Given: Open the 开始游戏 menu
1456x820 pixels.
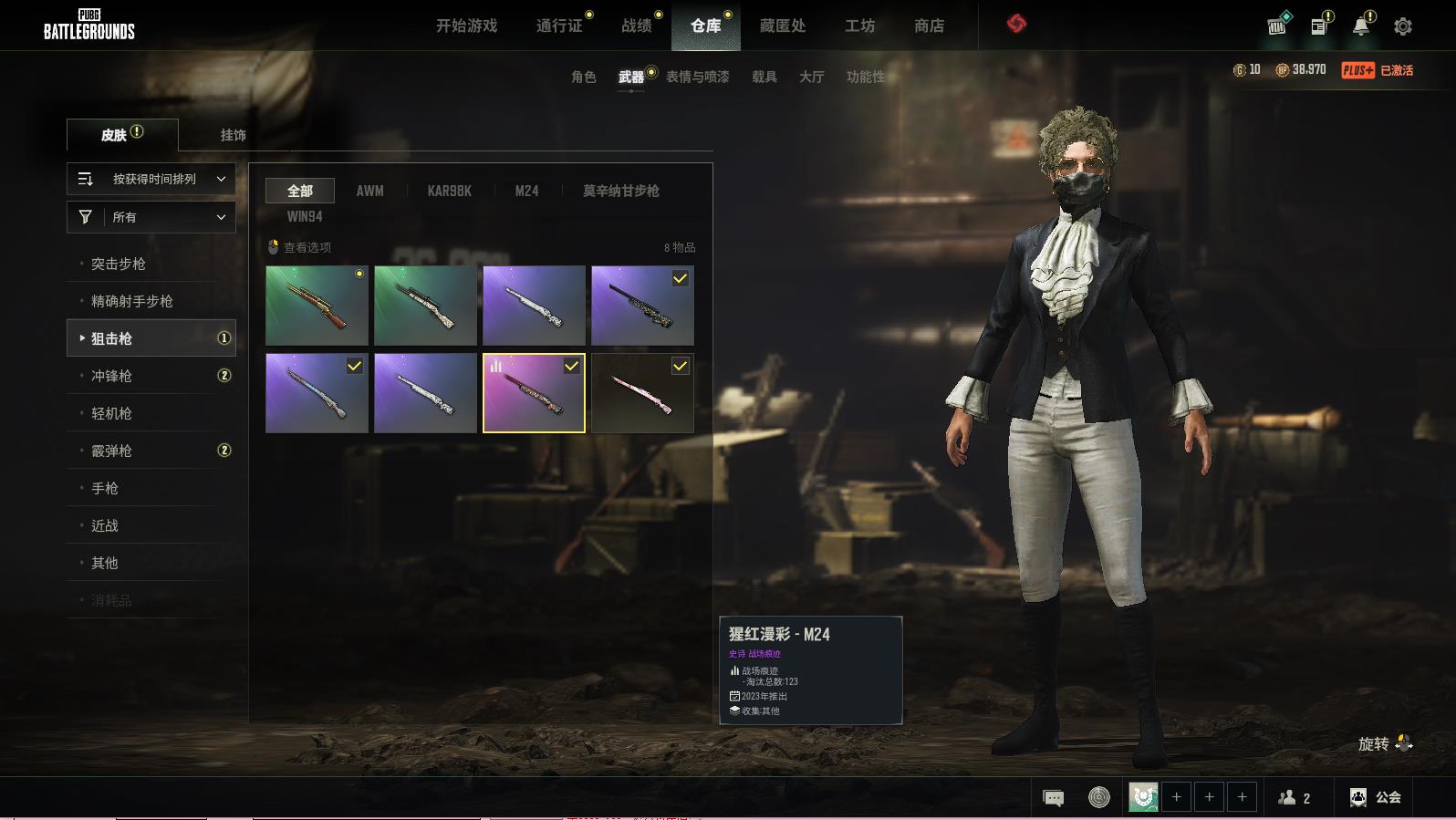Looking at the screenshot, I should 466,26.
